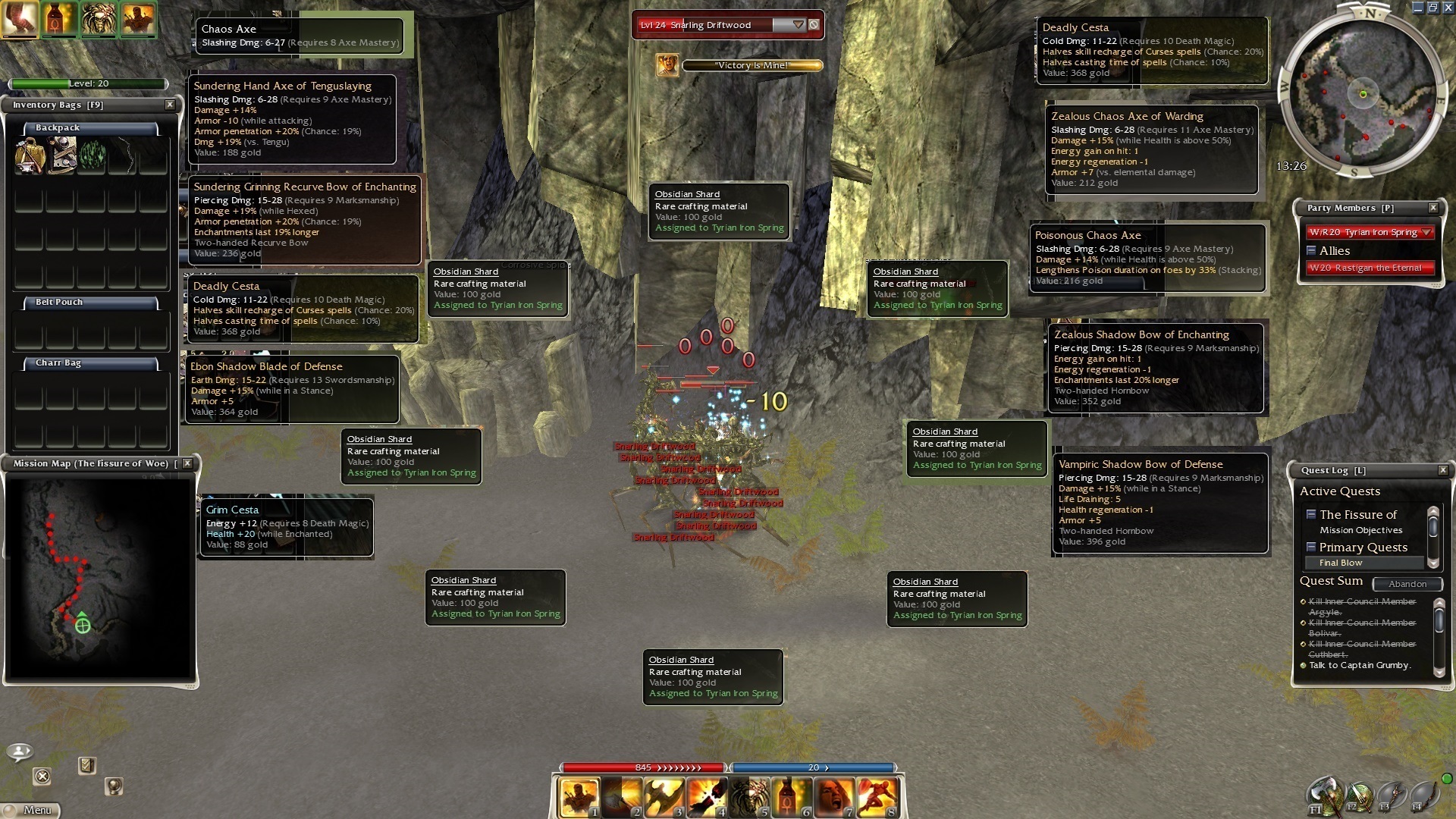Collapse the Primary Quests section
1456x819 pixels.
click(1310, 547)
